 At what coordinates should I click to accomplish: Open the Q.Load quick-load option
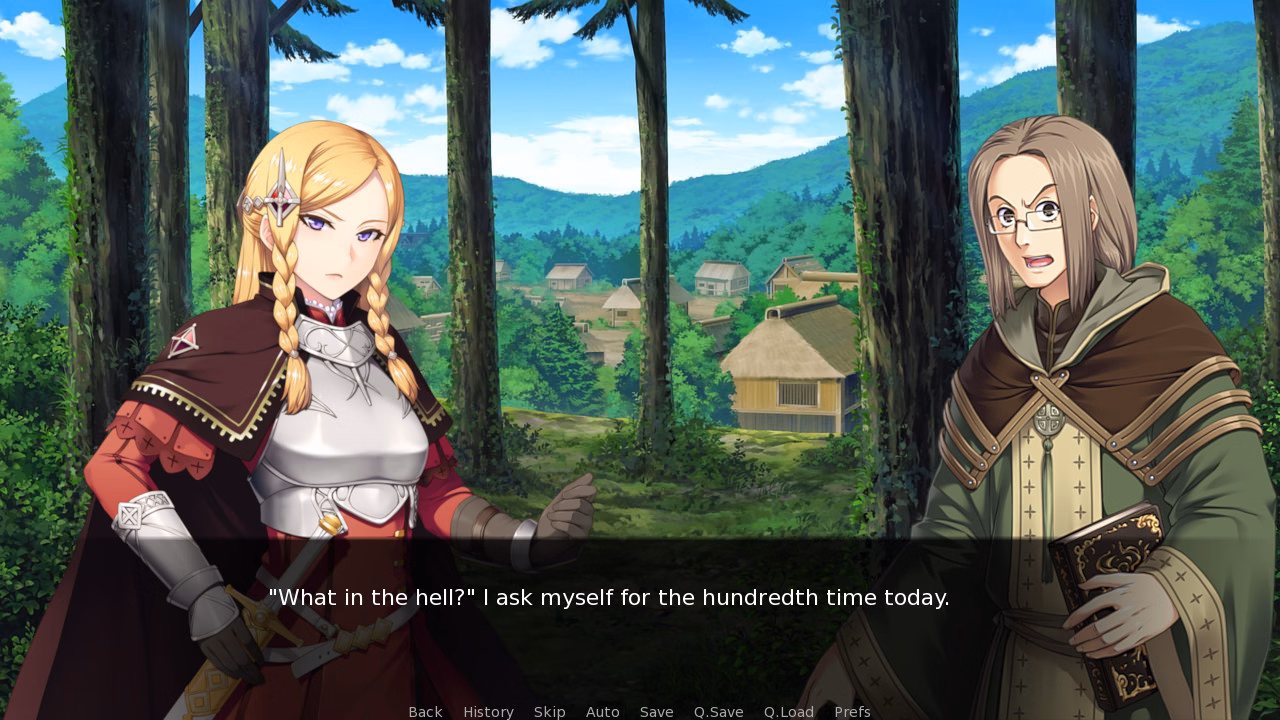point(788,711)
